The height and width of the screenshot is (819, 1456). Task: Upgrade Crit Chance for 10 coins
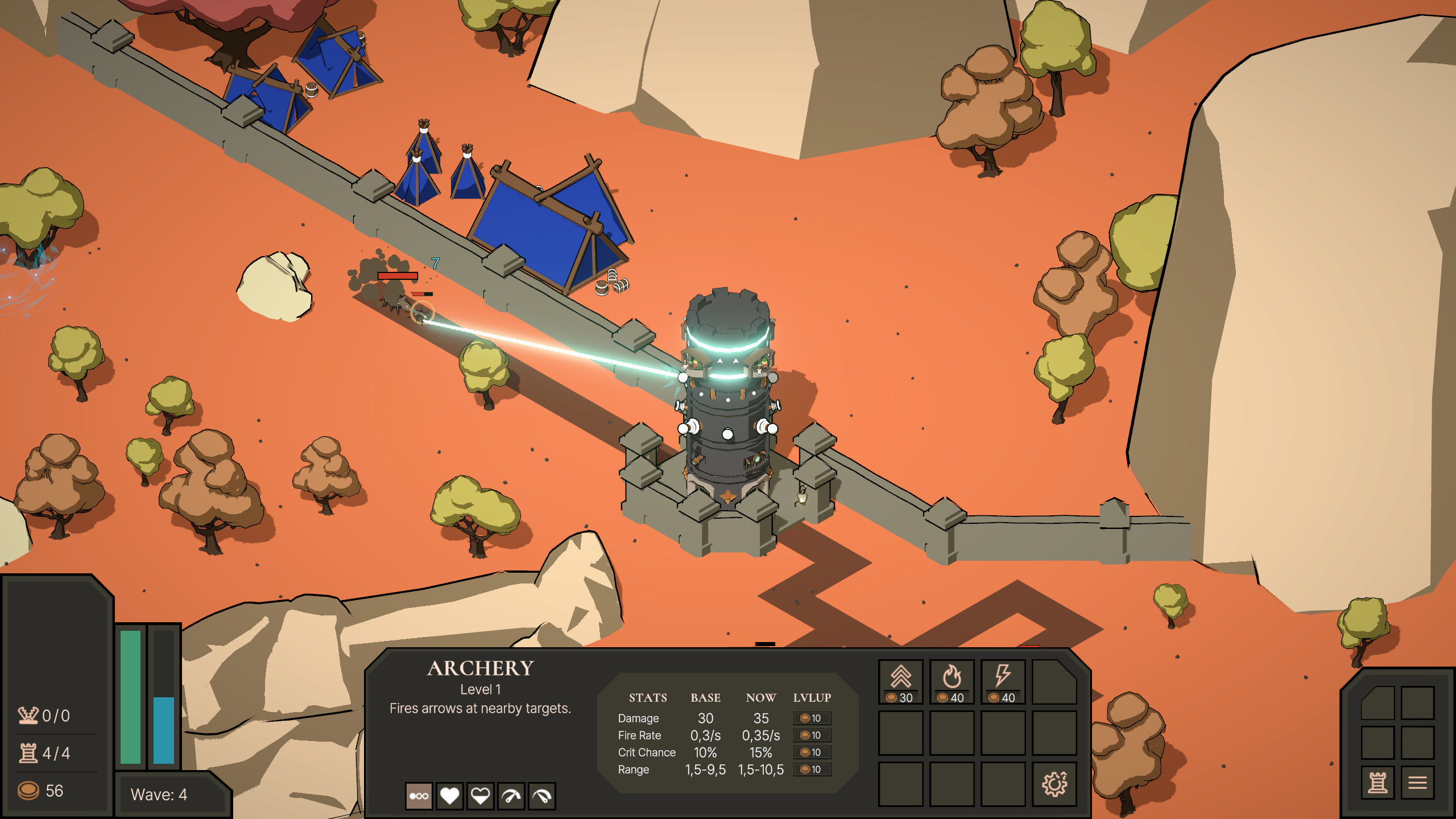[x=812, y=752]
